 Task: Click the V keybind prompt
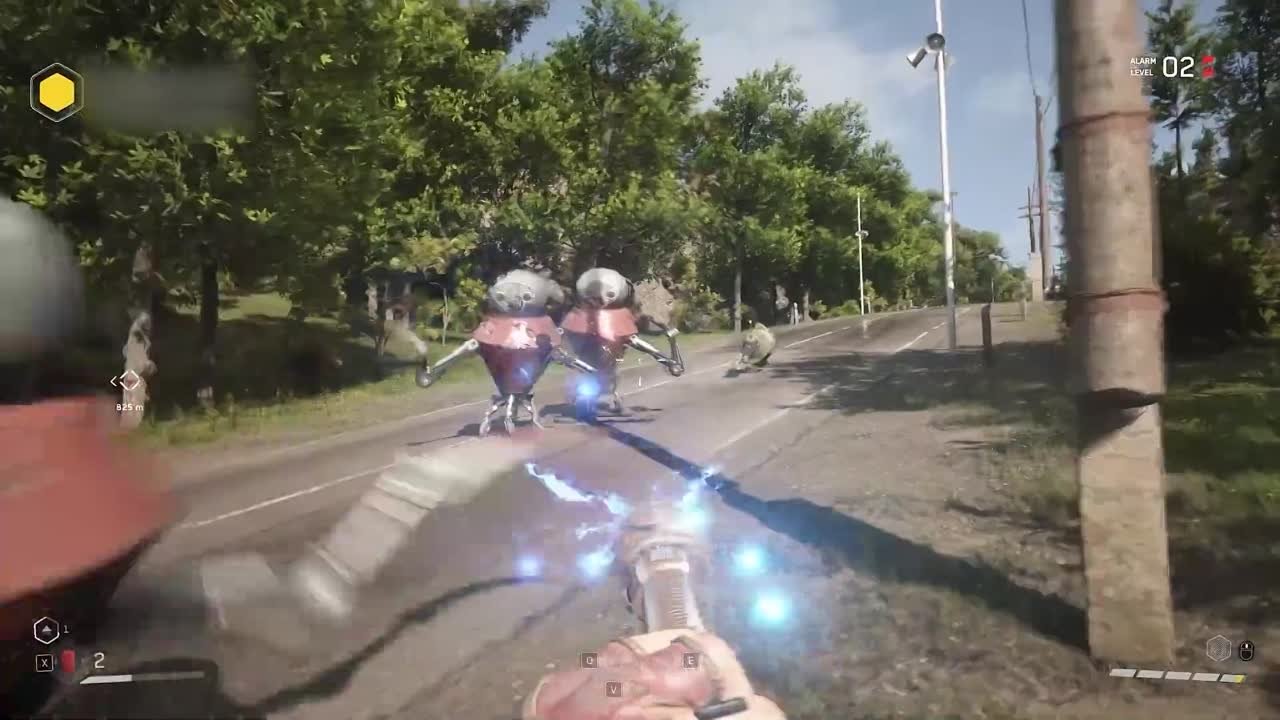pos(614,689)
